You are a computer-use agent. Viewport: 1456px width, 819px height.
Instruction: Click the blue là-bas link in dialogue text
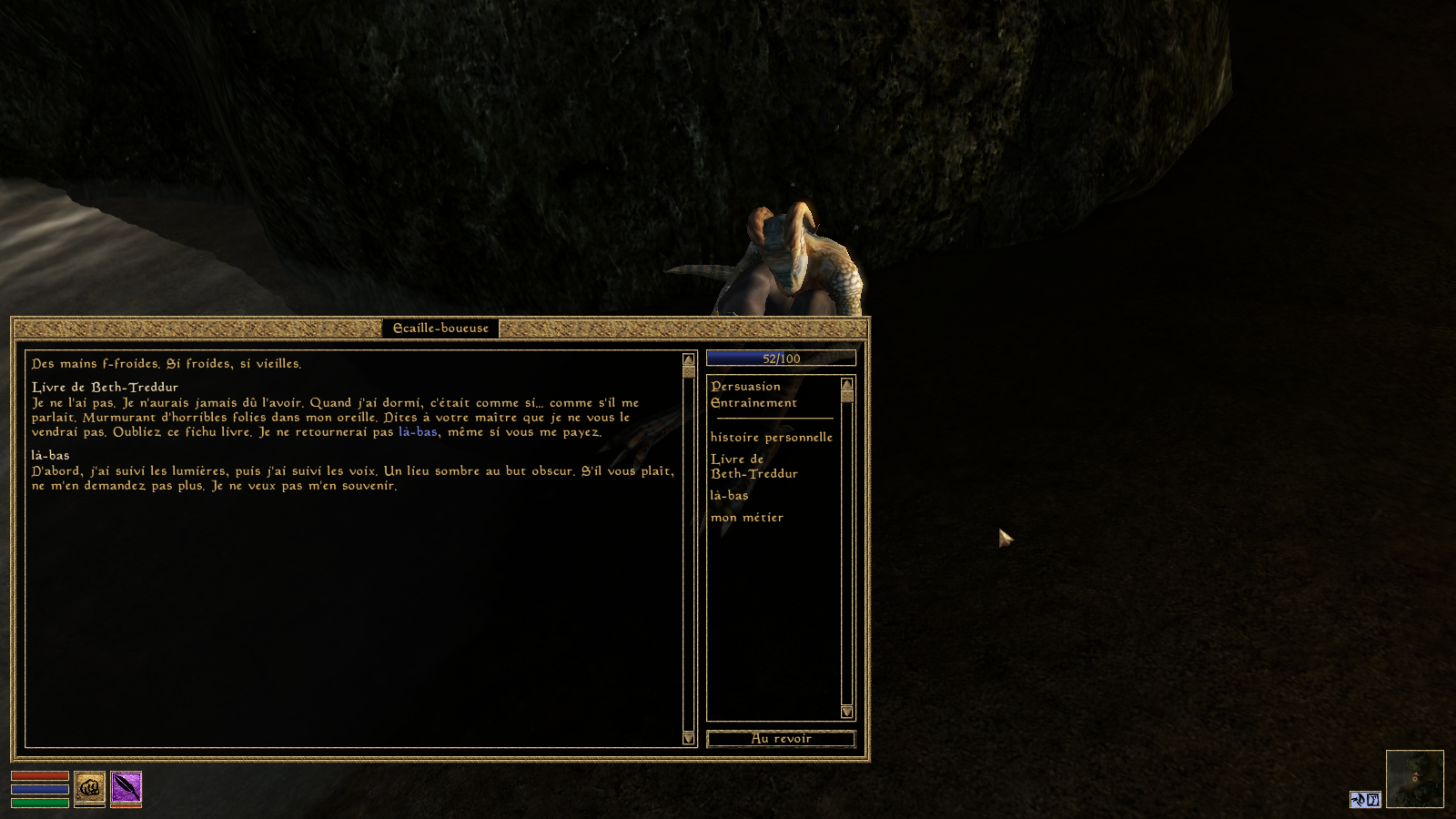(x=418, y=432)
